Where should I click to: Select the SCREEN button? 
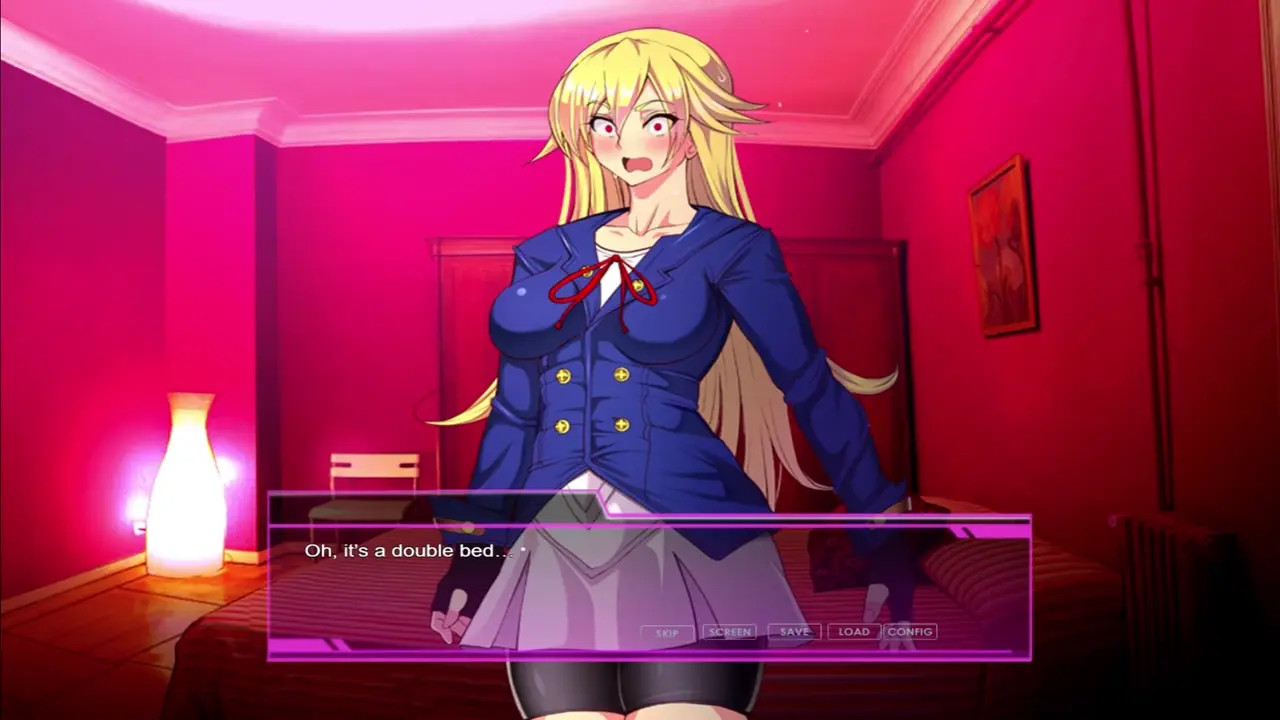(729, 632)
